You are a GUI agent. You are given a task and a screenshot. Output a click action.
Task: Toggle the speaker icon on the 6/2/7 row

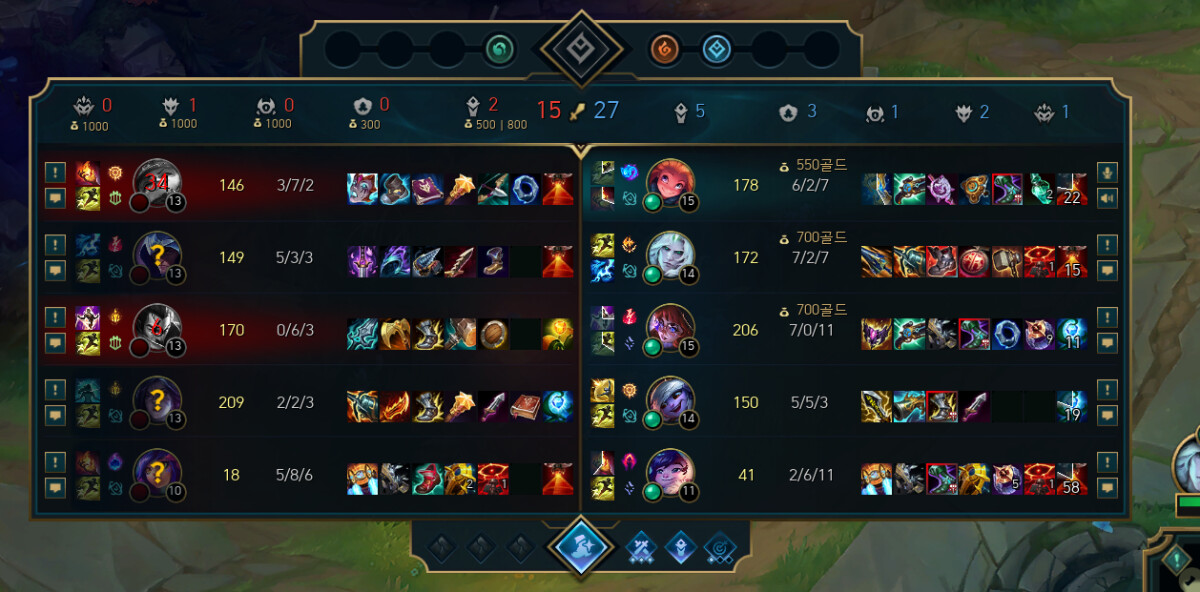(1106, 198)
